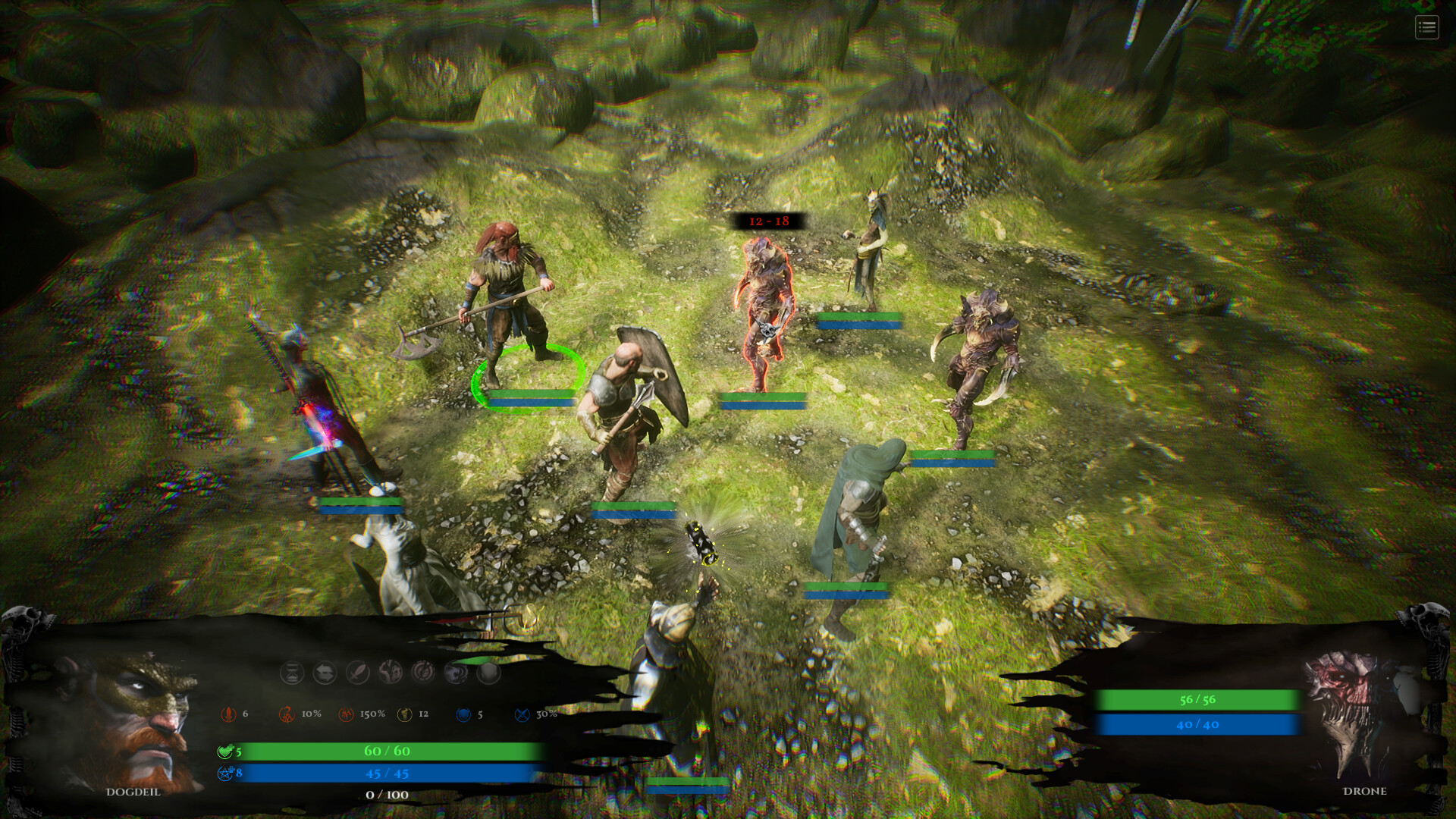
Task: Click the red sword attack stat icon
Action: click(x=227, y=713)
